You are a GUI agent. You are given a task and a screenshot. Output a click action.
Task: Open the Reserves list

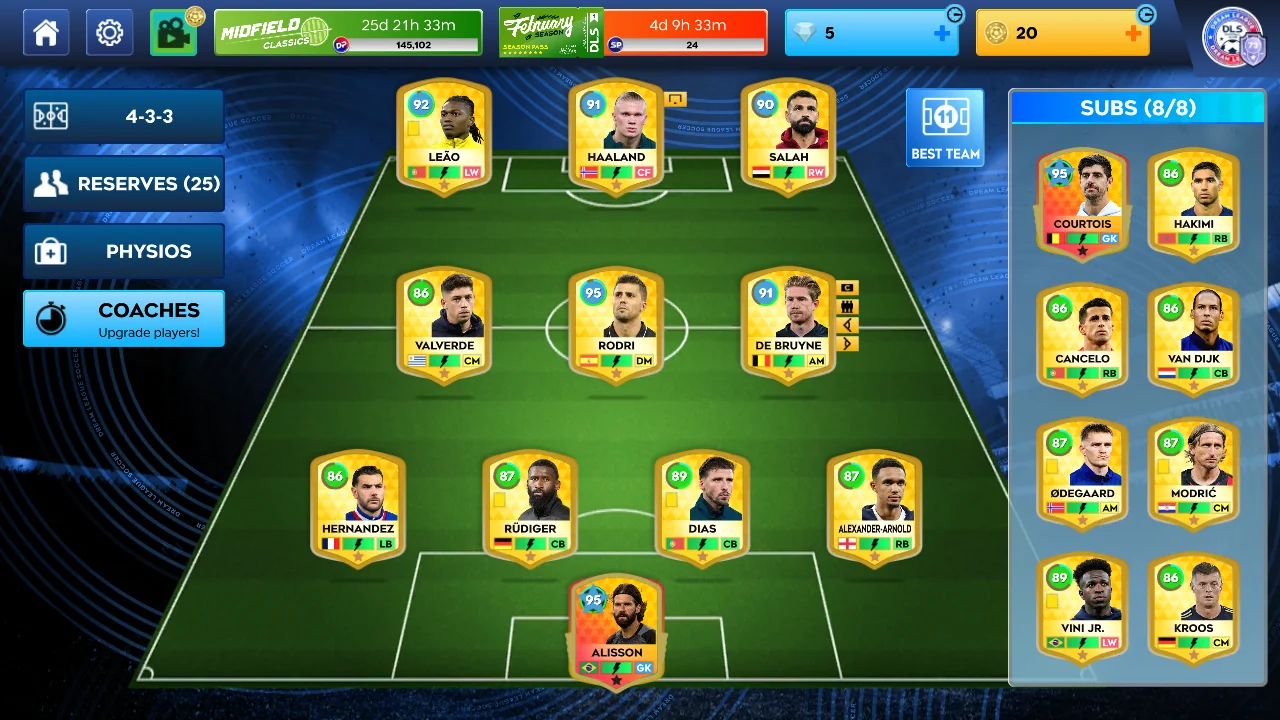[x=124, y=184]
